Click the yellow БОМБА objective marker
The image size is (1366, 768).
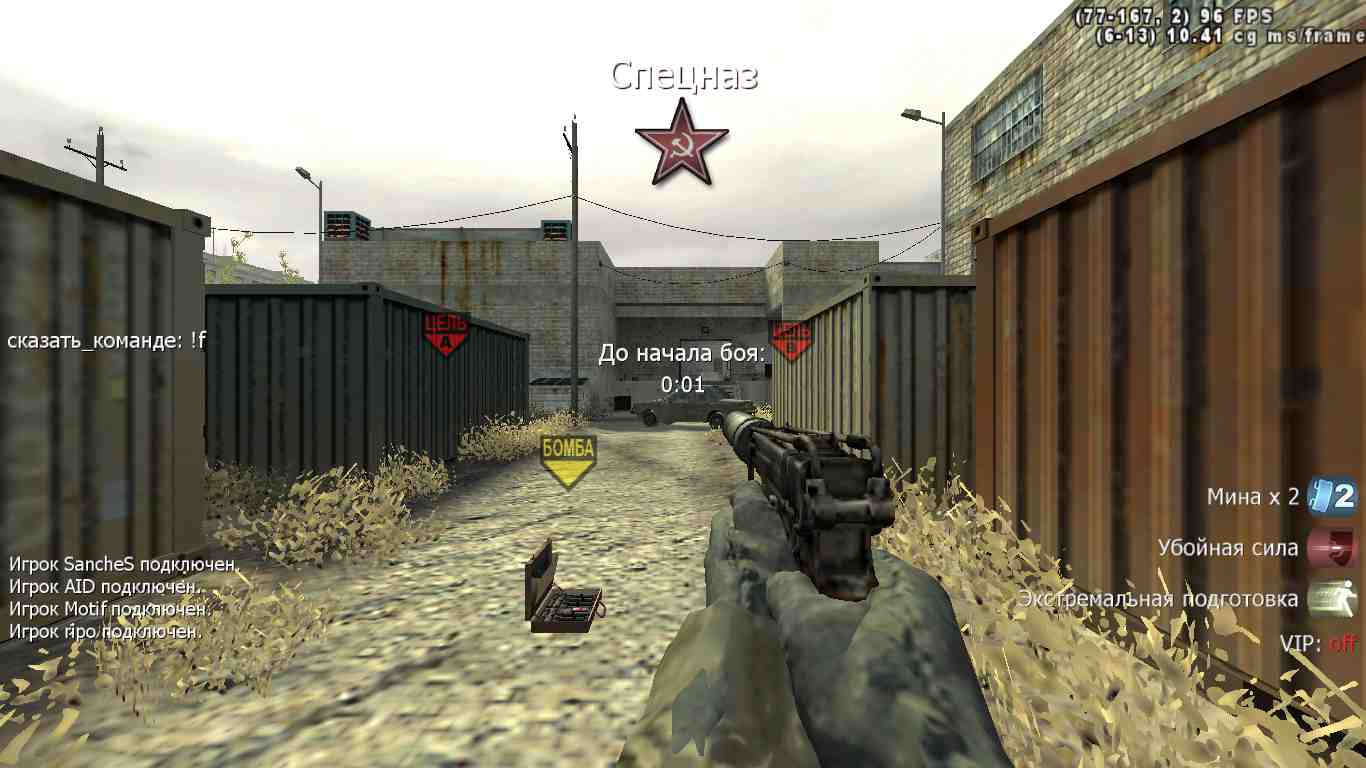pos(567,459)
